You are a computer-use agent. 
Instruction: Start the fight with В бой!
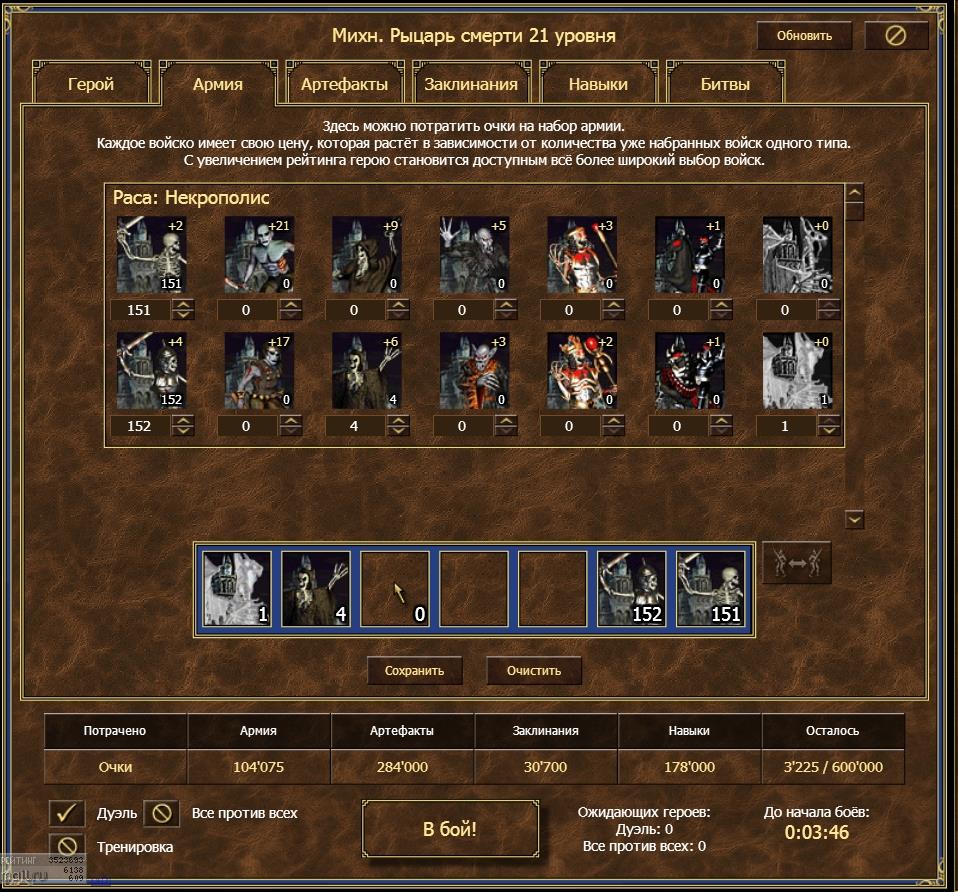[450, 829]
